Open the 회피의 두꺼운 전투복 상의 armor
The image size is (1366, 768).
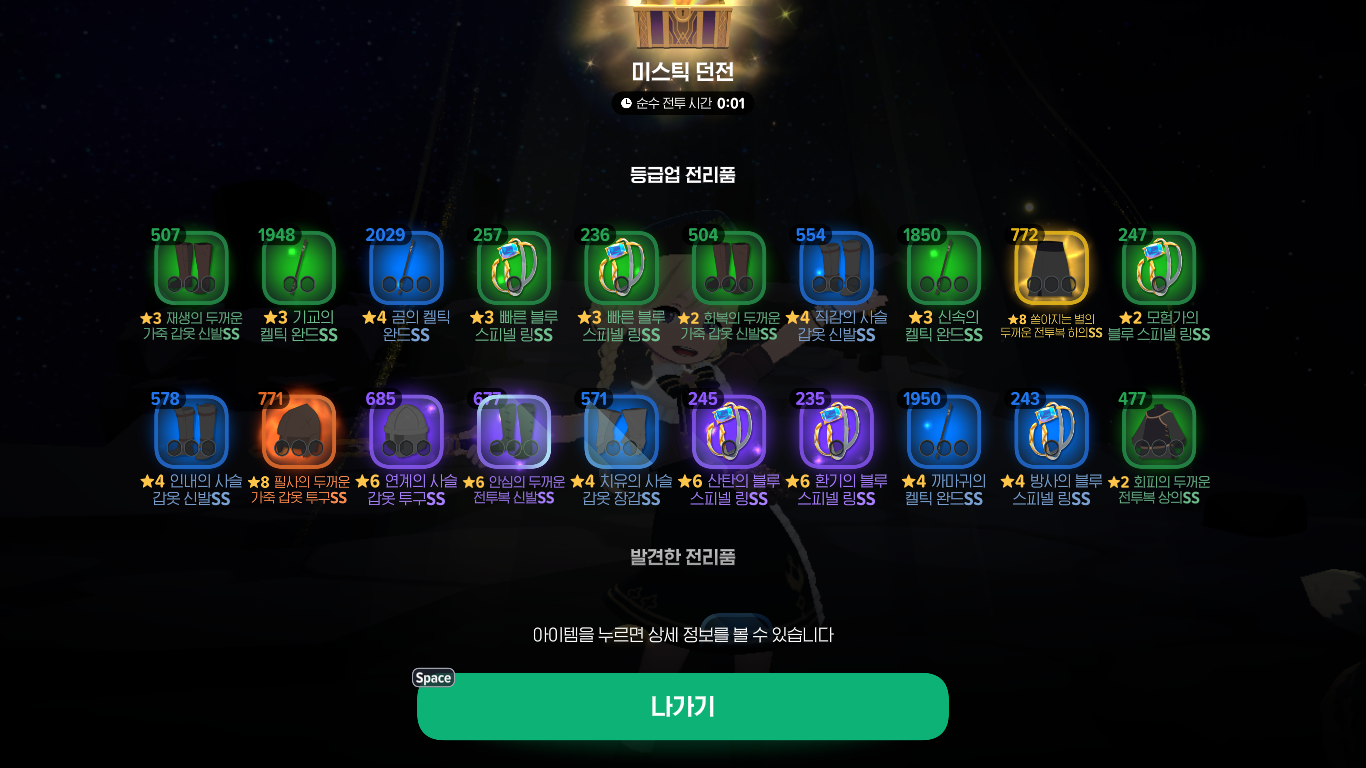coord(1156,431)
